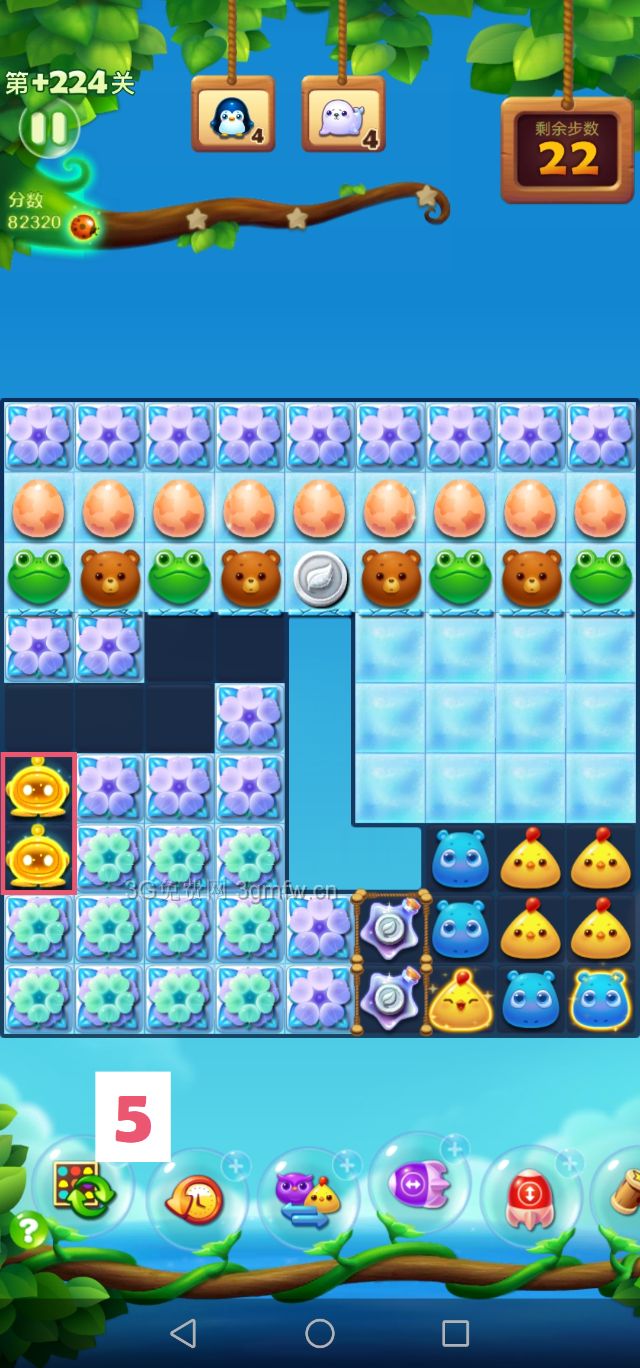Pause the game with the green button
Screen dimensions: 640x1368
(x=47, y=128)
